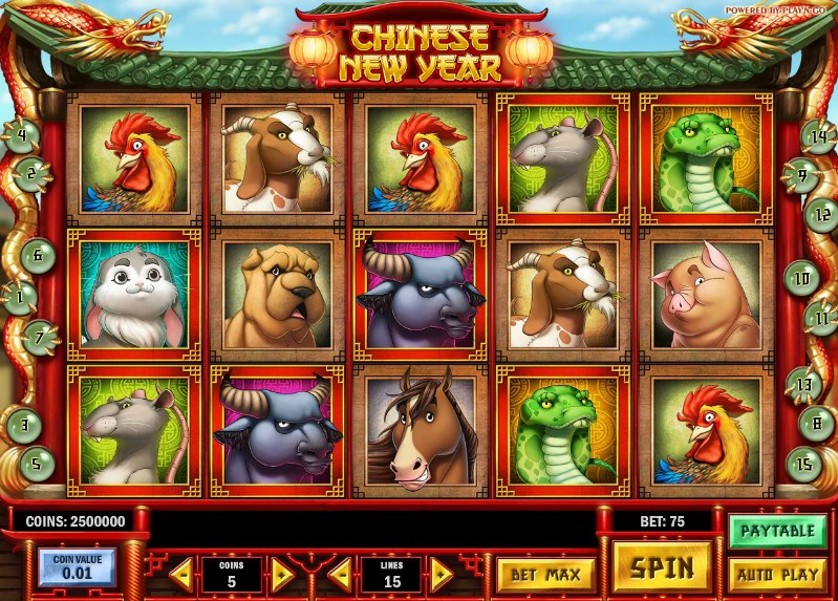
Task: Open the PAYTABLE
Action: 778,531
